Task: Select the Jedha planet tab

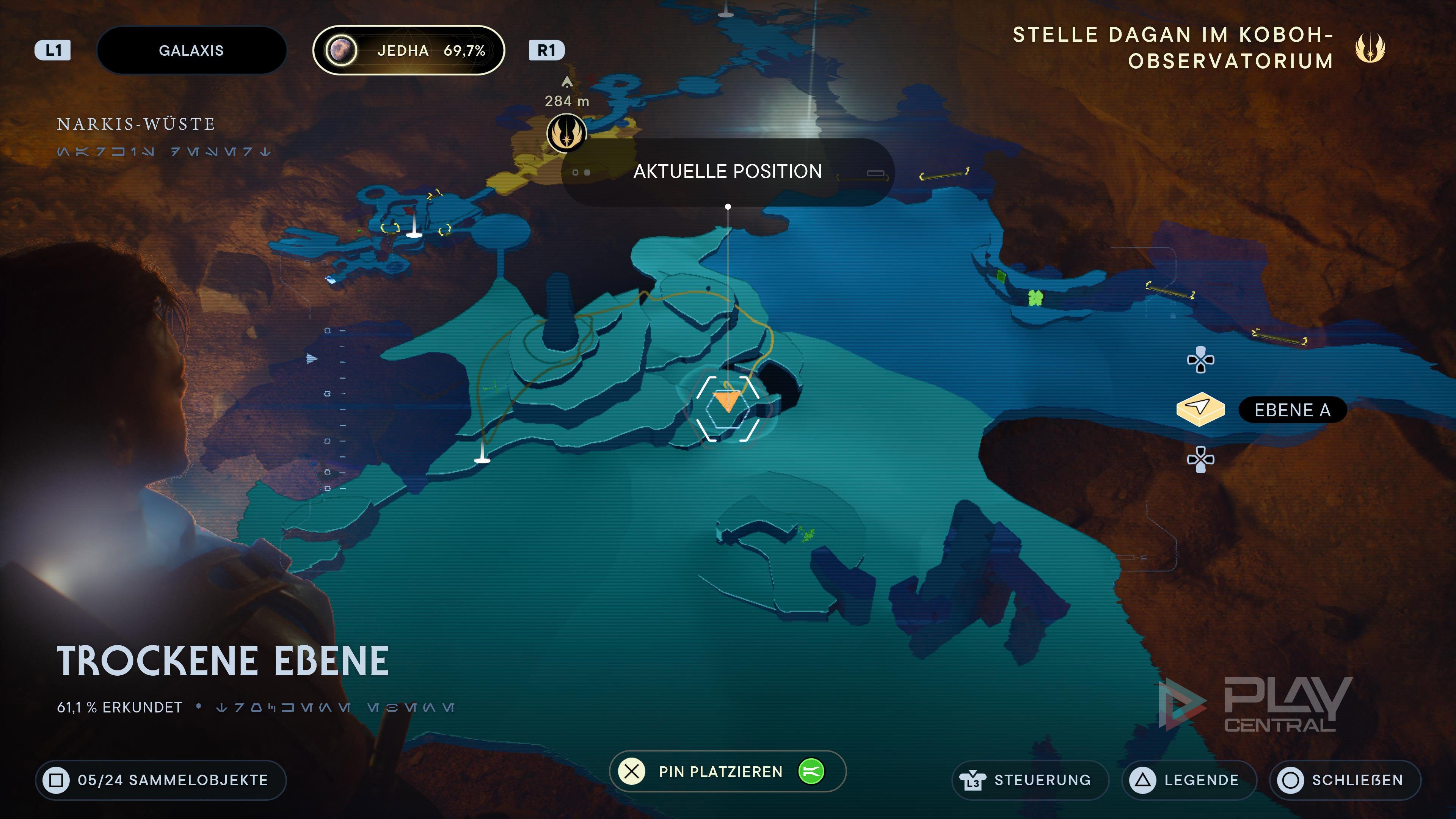Action: click(x=408, y=50)
